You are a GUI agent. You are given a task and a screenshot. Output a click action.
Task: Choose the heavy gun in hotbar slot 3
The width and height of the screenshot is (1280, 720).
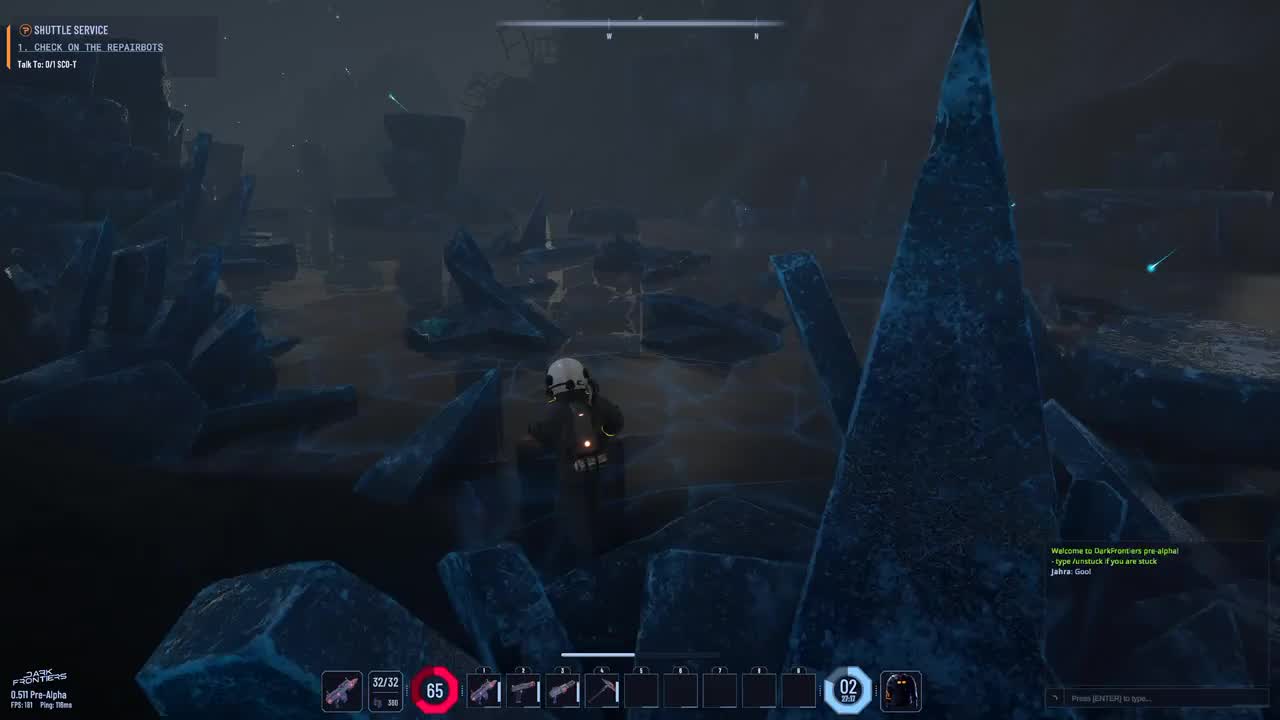pyautogui.click(x=562, y=691)
